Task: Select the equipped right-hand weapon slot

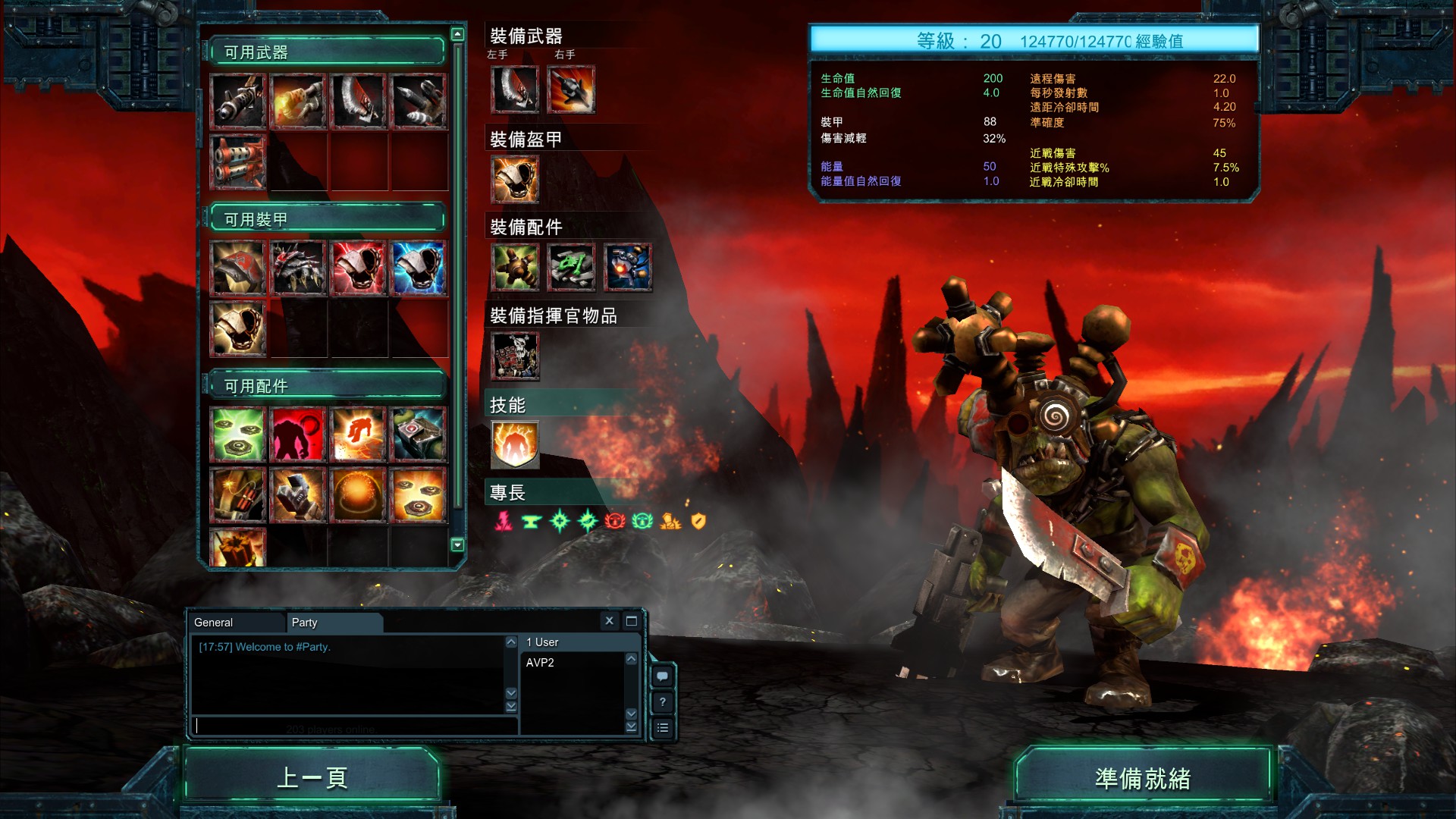Action: 571,89
